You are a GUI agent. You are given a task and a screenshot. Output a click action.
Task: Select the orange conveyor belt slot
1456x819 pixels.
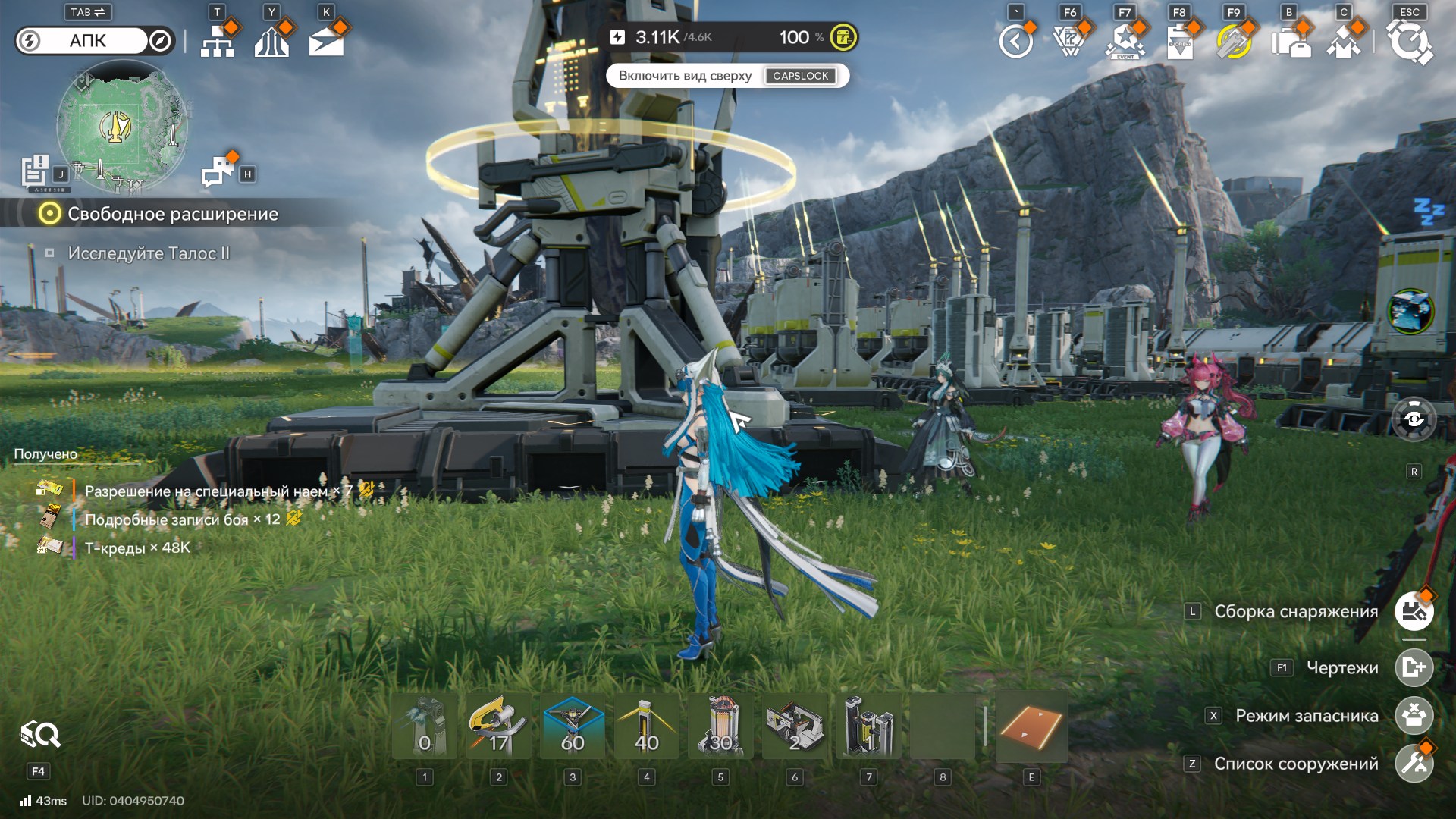pos(1031,727)
